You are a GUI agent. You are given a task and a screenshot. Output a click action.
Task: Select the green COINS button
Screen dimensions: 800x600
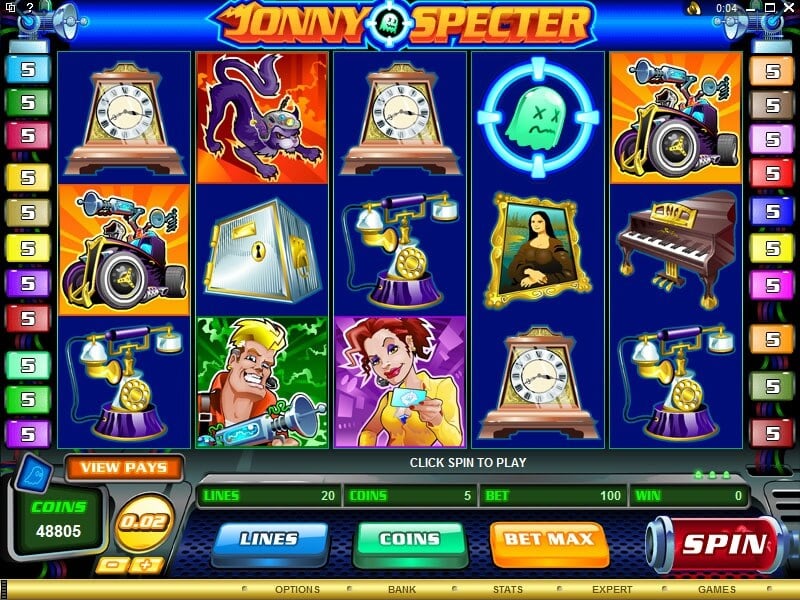click(x=410, y=540)
